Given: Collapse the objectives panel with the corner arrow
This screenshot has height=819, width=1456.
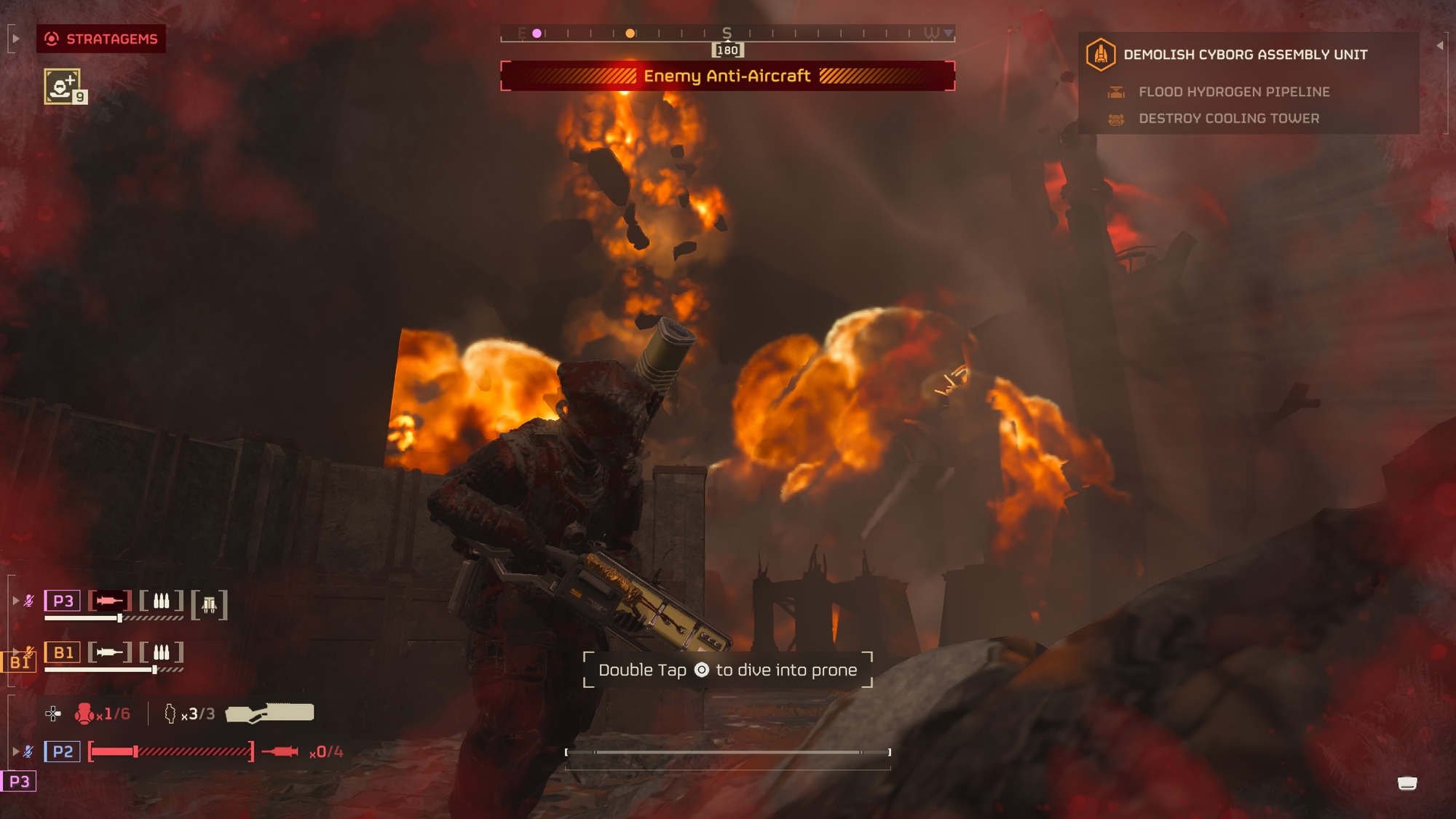Looking at the screenshot, I should pyautogui.click(x=1439, y=45).
